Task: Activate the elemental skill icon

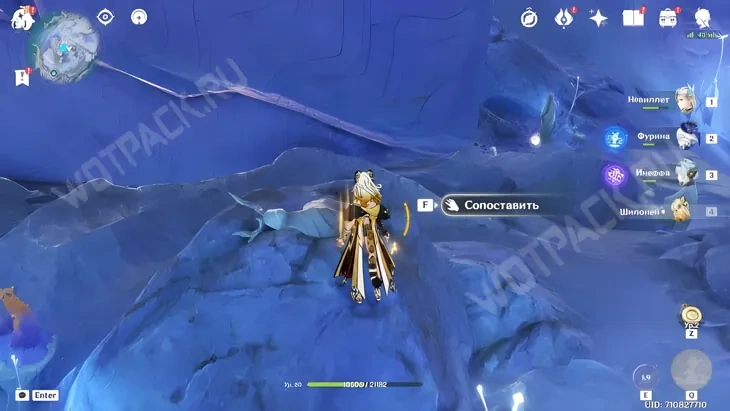Action: pyautogui.click(x=646, y=375)
